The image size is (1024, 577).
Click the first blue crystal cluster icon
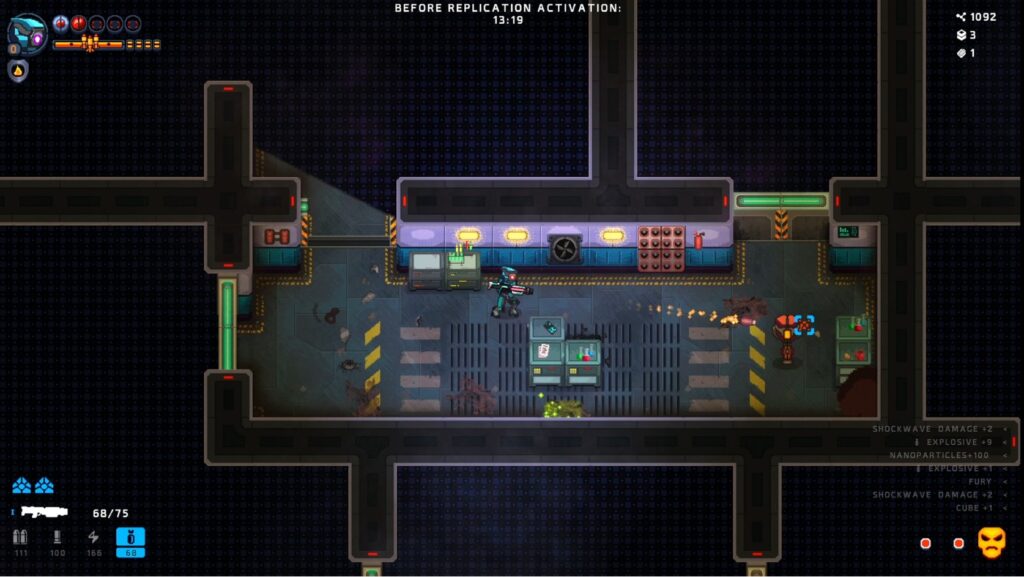(x=21, y=486)
